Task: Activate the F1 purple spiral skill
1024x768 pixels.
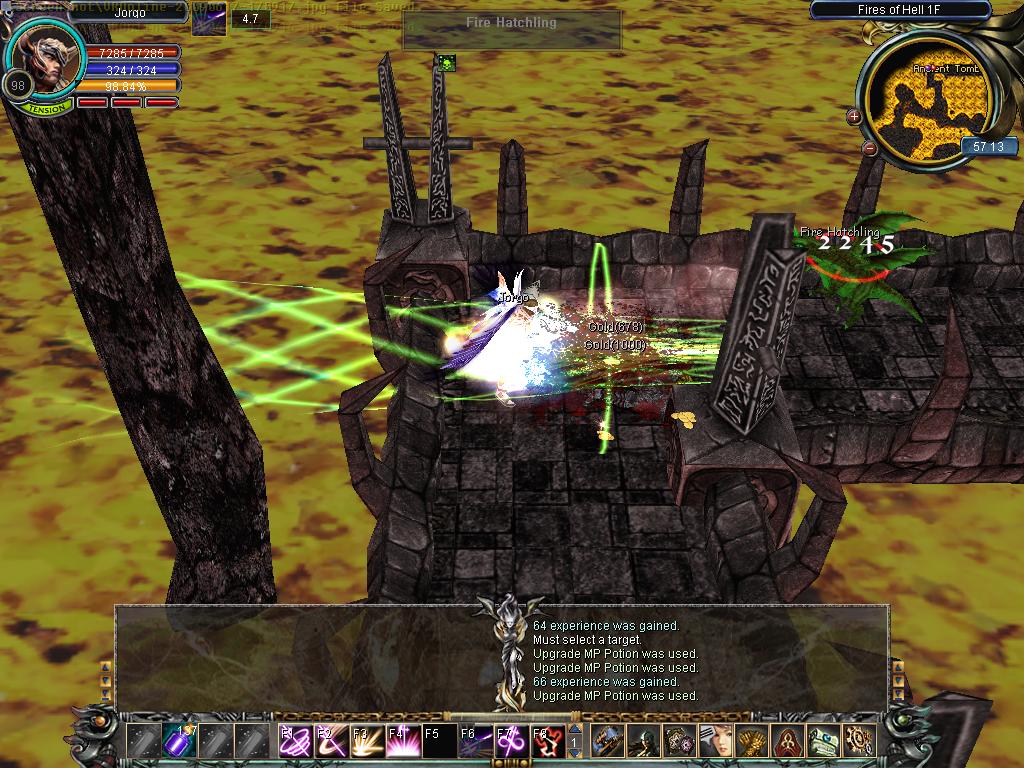Action: click(x=293, y=741)
